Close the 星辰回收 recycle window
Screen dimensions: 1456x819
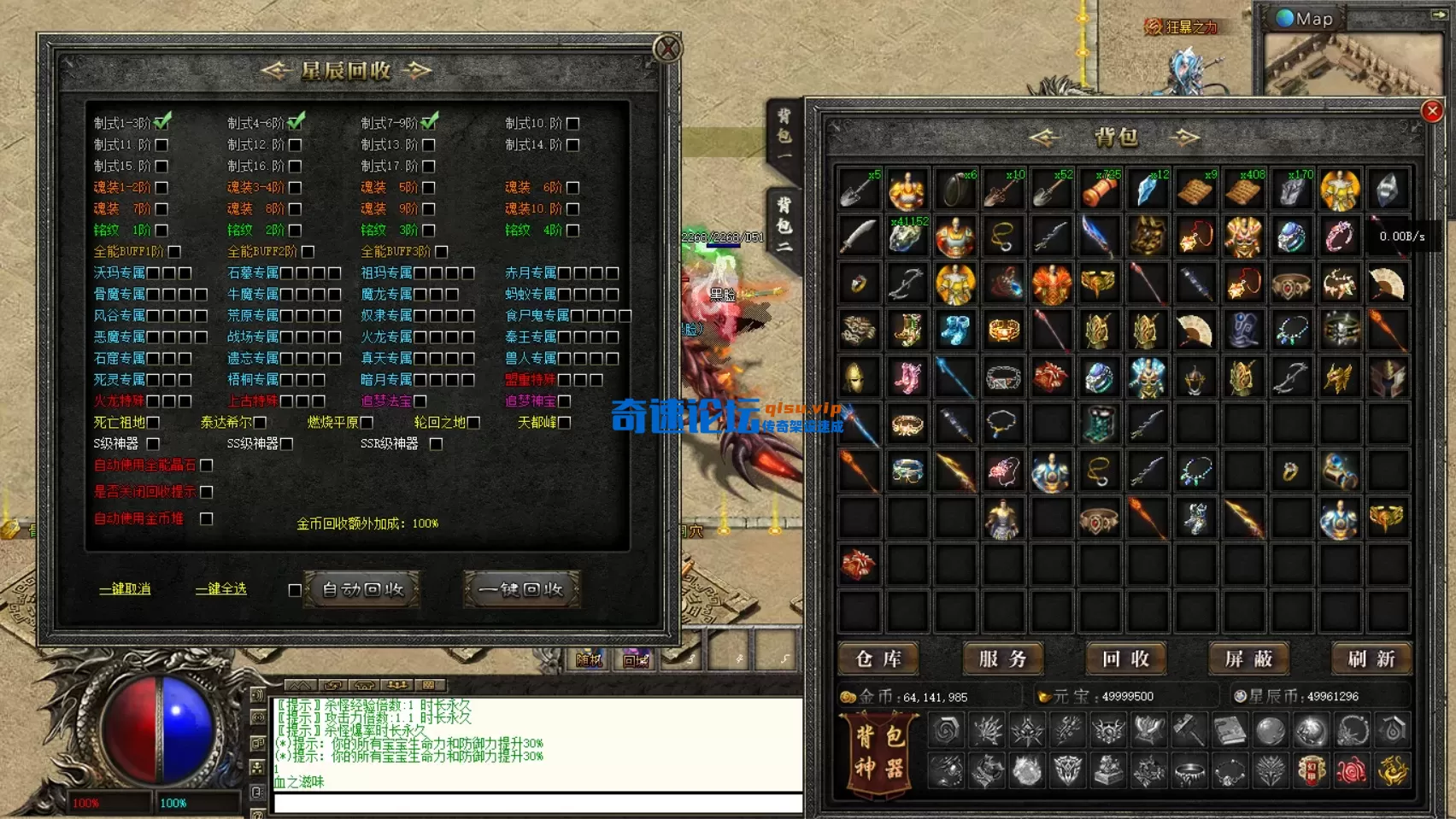coord(667,49)
